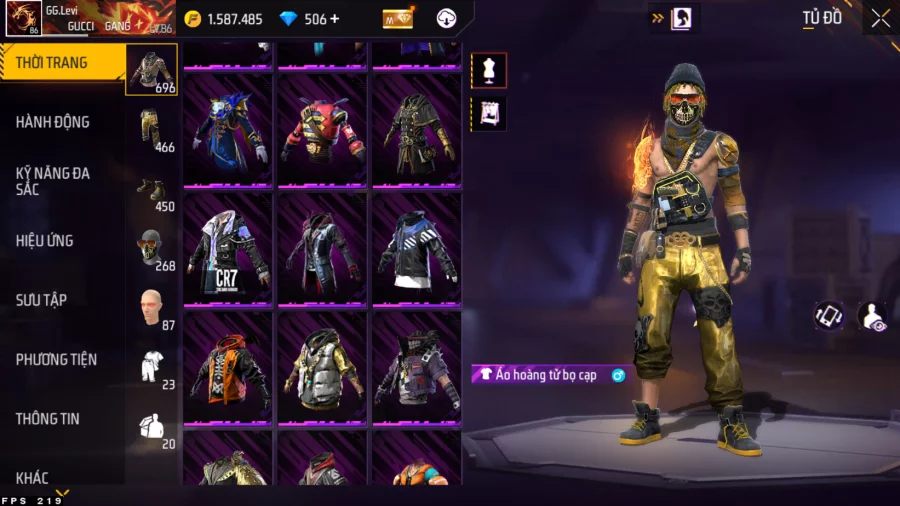Close the Tủ Đồ vault screen

pos(880,18)
